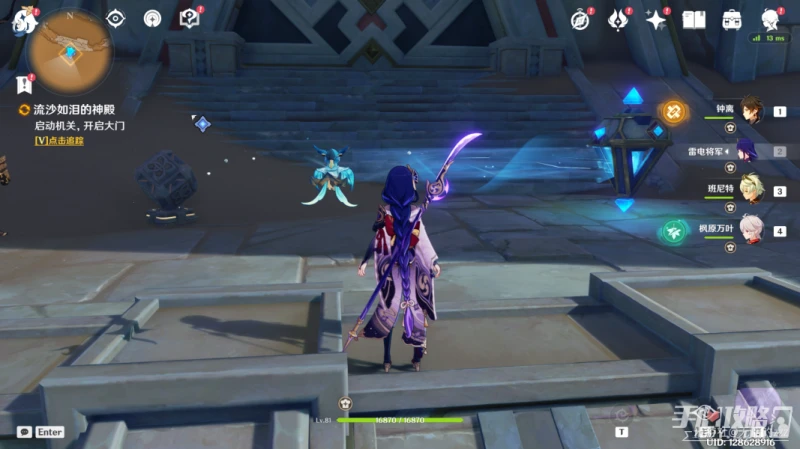
Task: Toggle the eye-shaped elemental sight icon
Action: [116, 18]
